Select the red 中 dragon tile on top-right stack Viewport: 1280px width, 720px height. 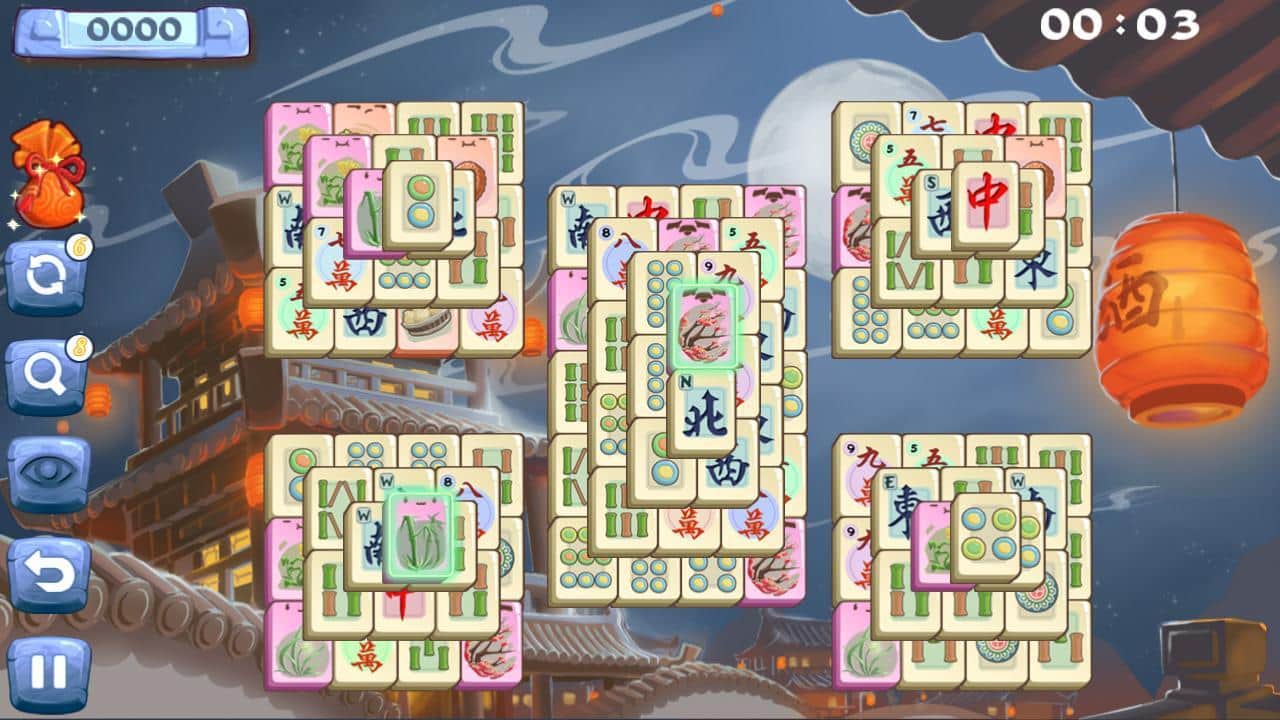(985, 201)
